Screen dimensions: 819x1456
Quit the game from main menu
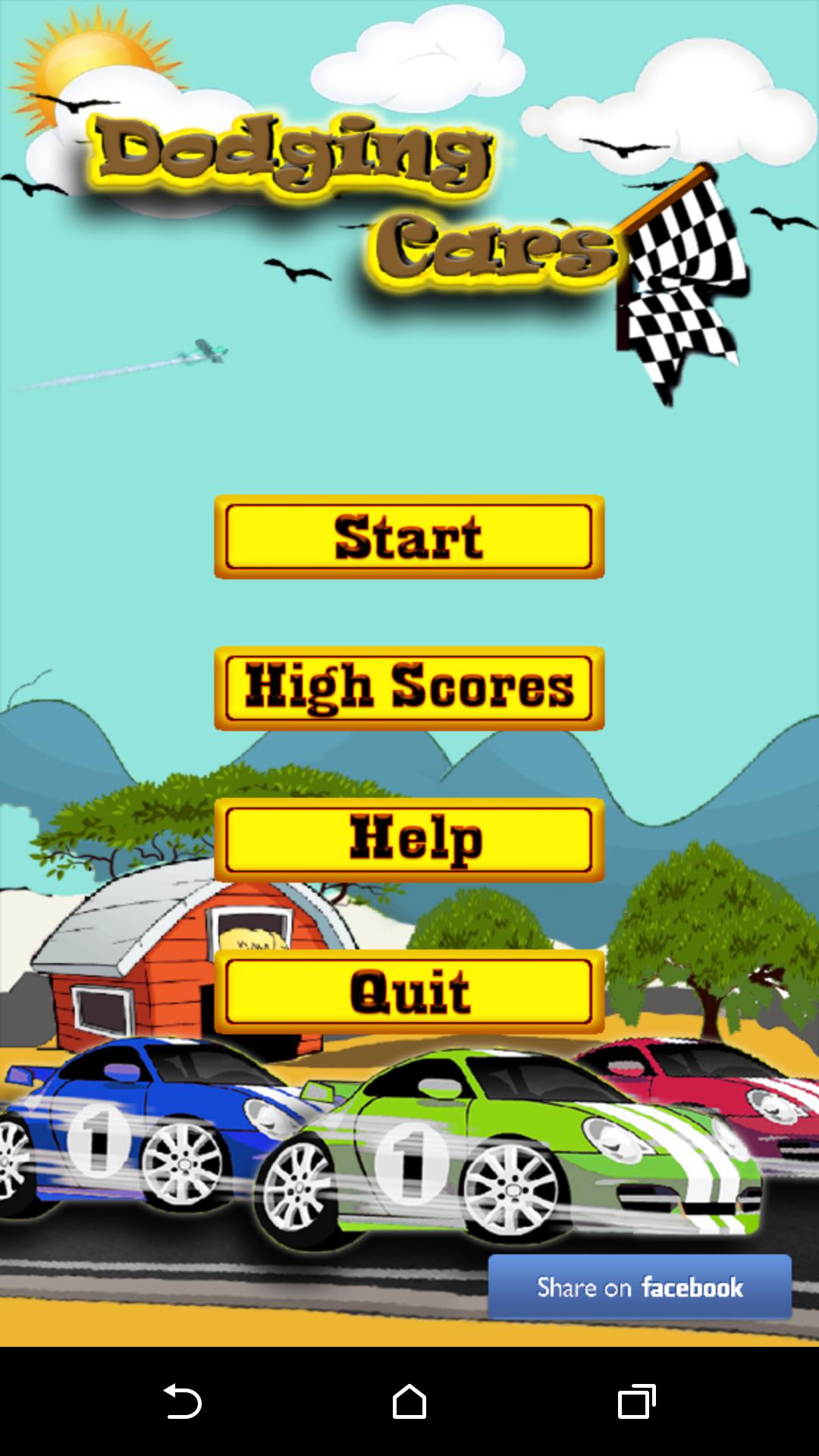coord(409,992)
